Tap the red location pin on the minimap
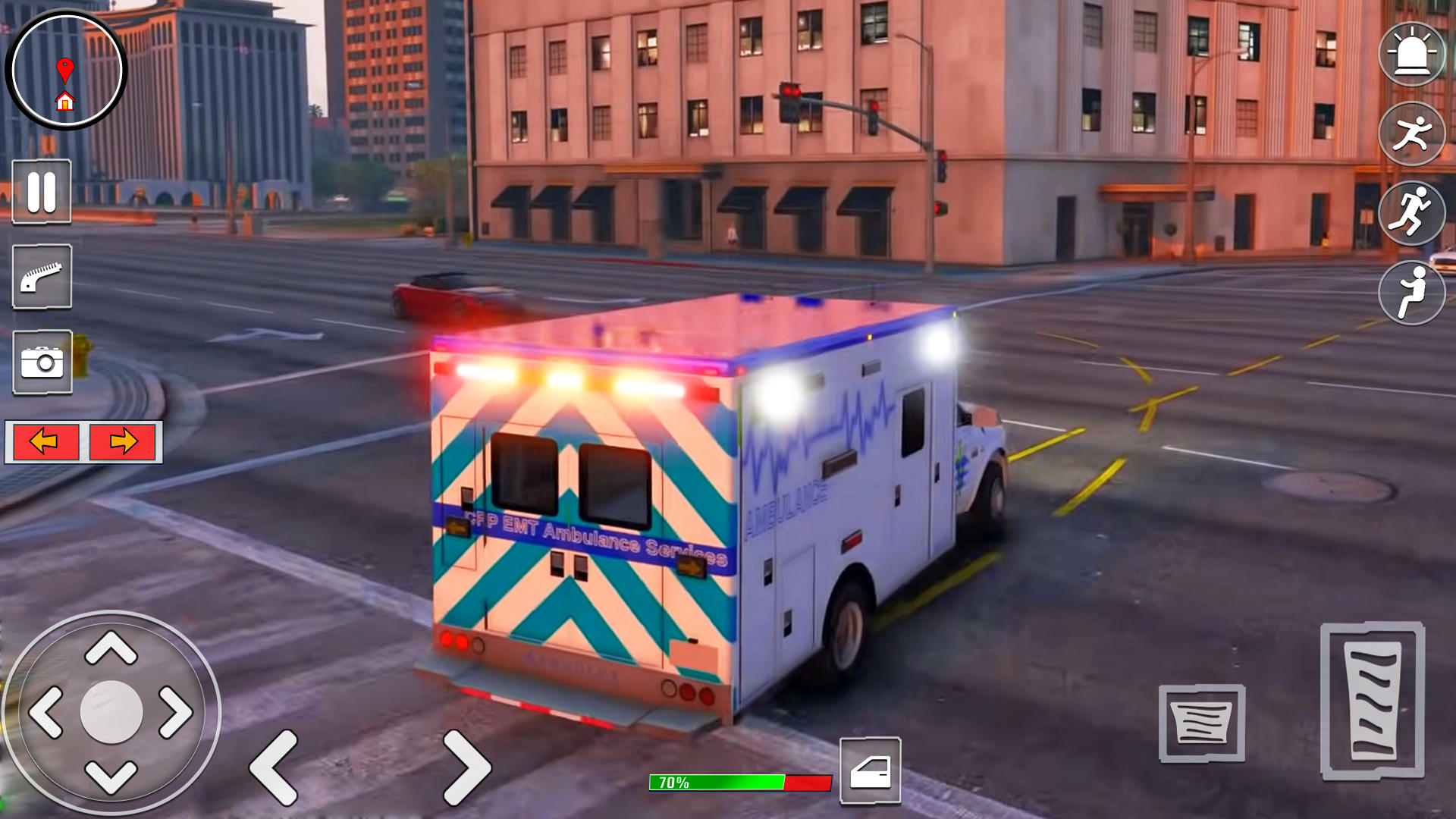The width and height of the screenshot is (1456, 819). tap(67, 65)
